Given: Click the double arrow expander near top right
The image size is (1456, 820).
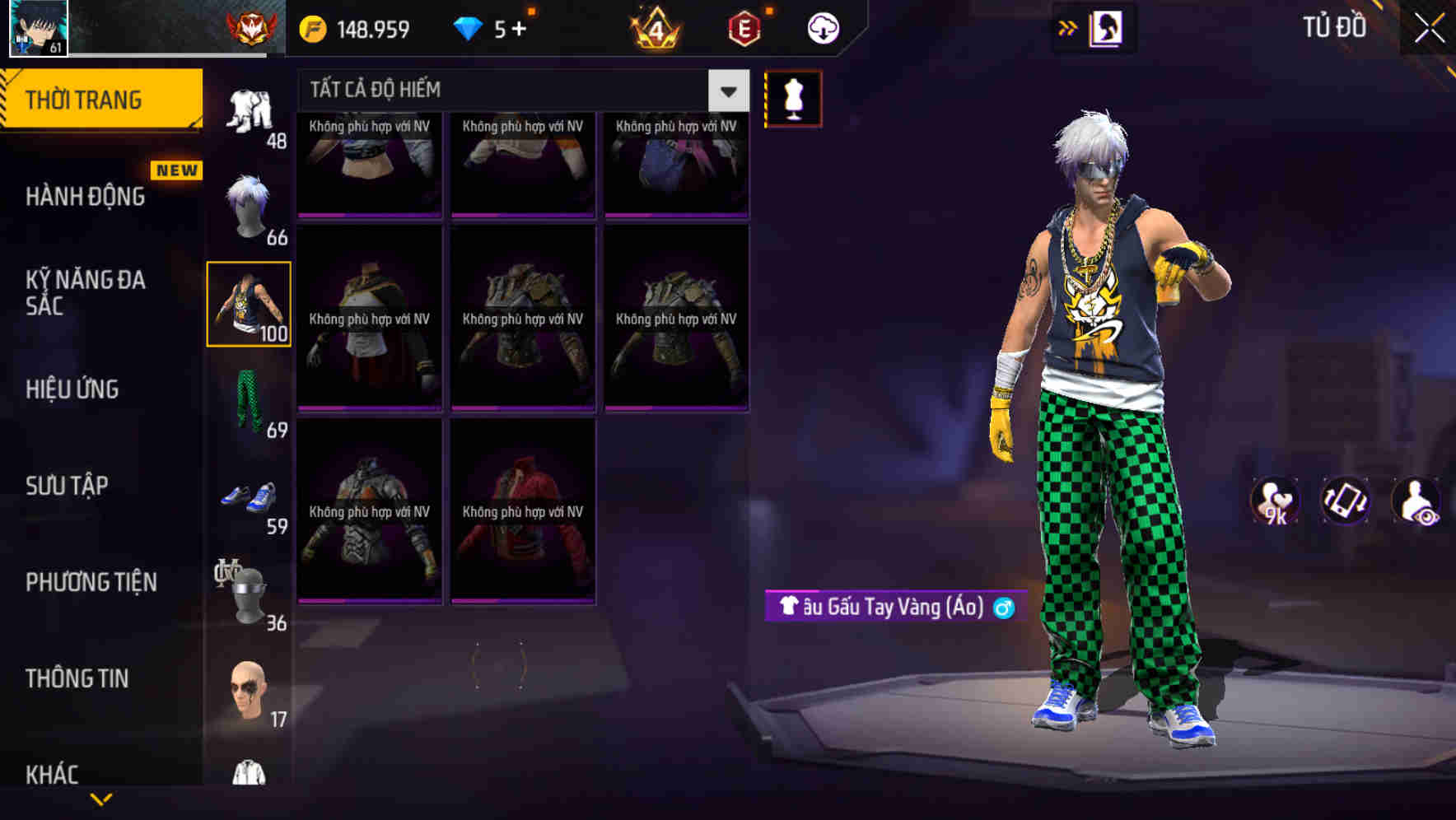Looking at the screenshot, I should [1069, 26].
